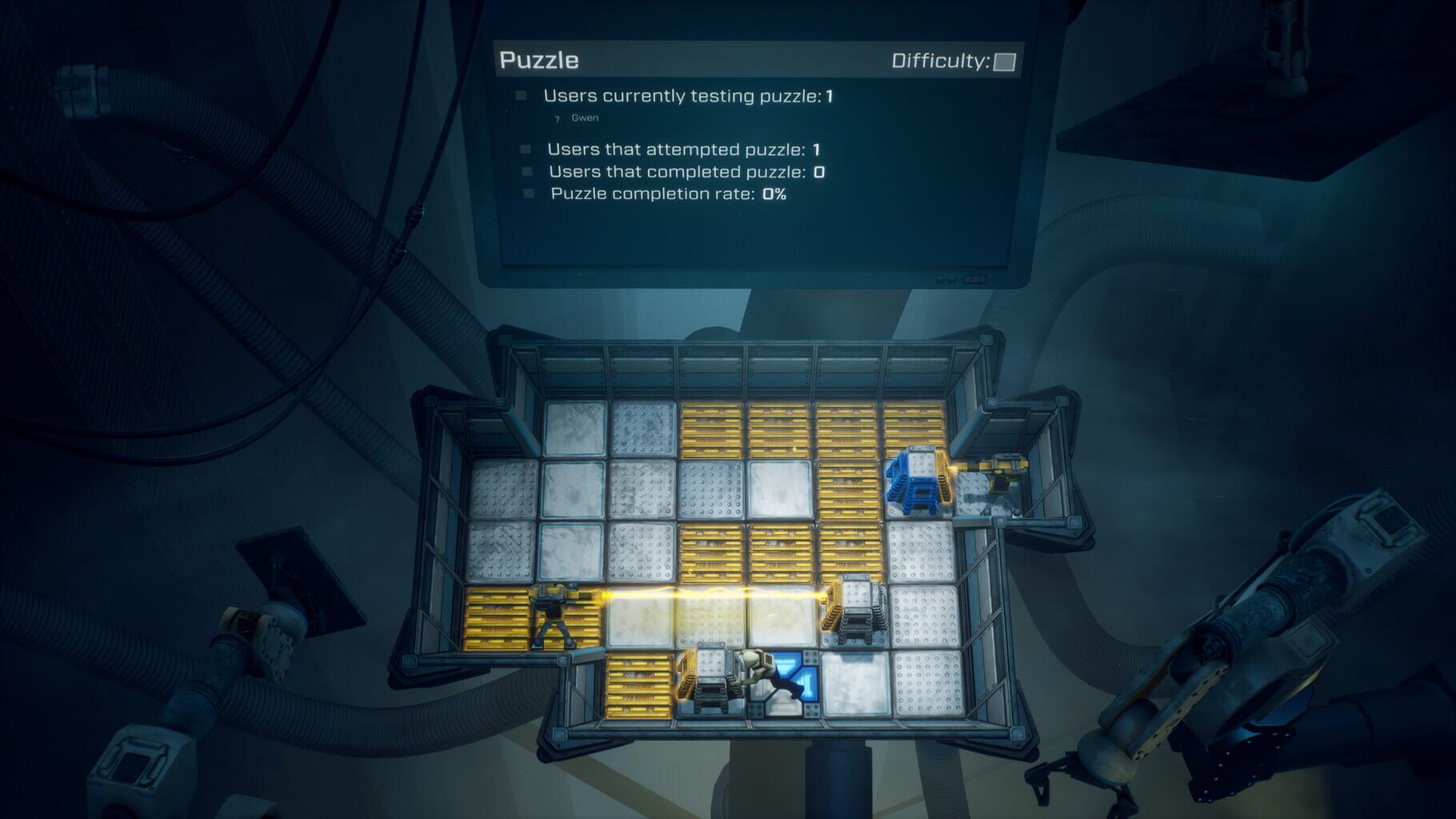Toggle the marker beside 'Users that attempted puzzle'
The width and height of the screenshot is (1456, 819).
[x=526, y=149]
